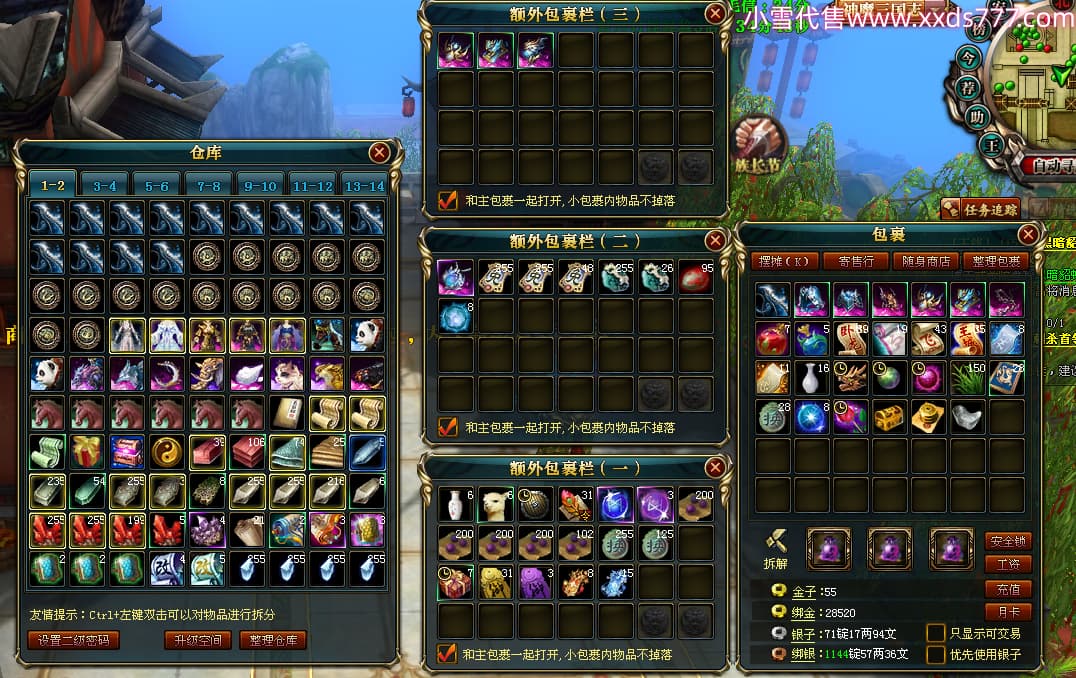This screenshot has width=1076, height=678.
Task: Open the 充值 recharge button
Action: coord(1008,588)
